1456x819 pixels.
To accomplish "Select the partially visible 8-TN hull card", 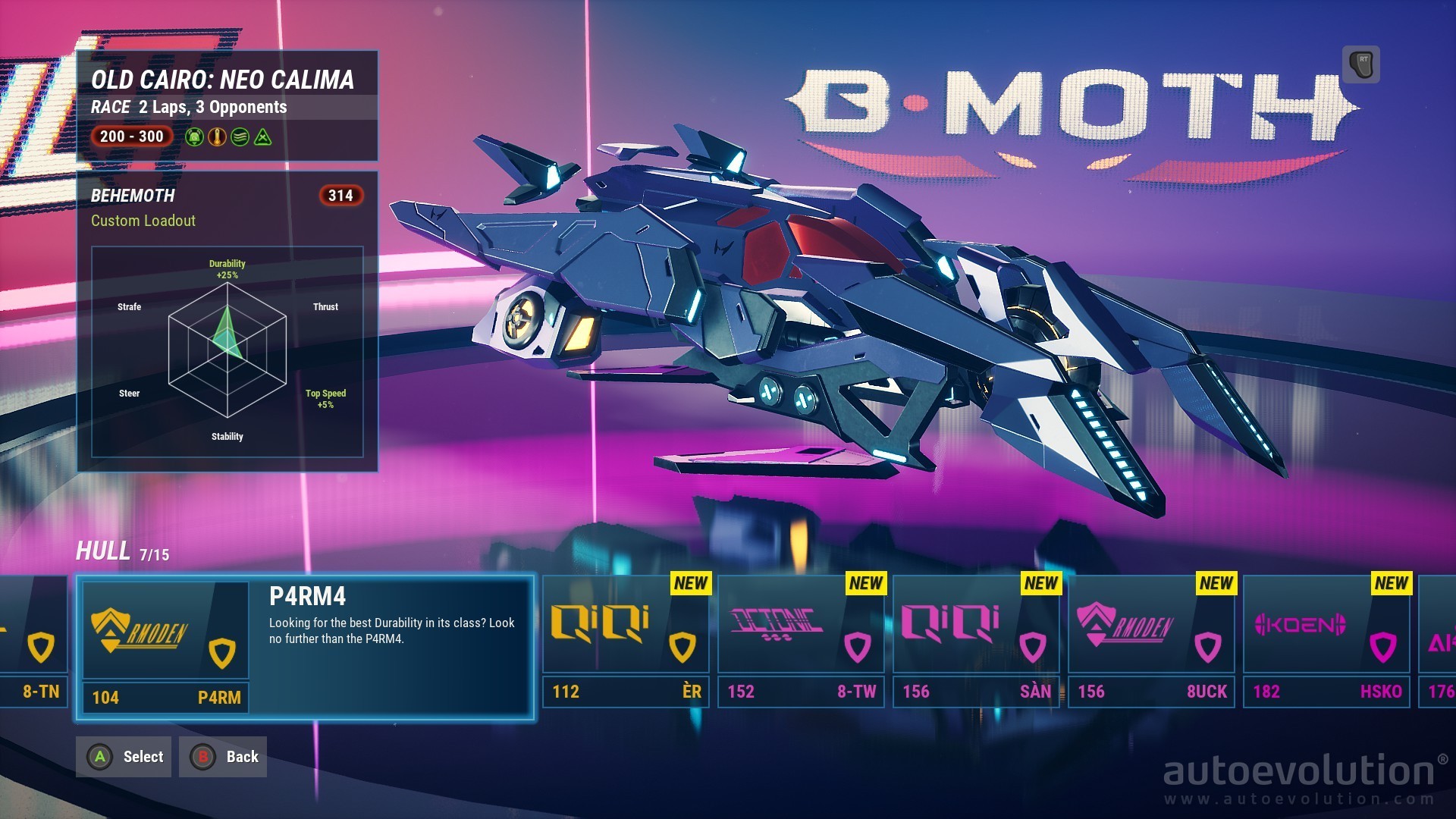I will (x=34, y=642).
